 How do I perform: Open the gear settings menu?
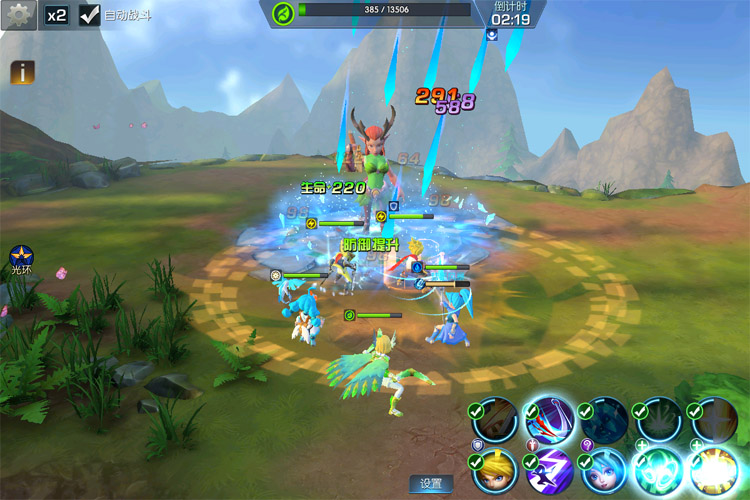point(18,15)
